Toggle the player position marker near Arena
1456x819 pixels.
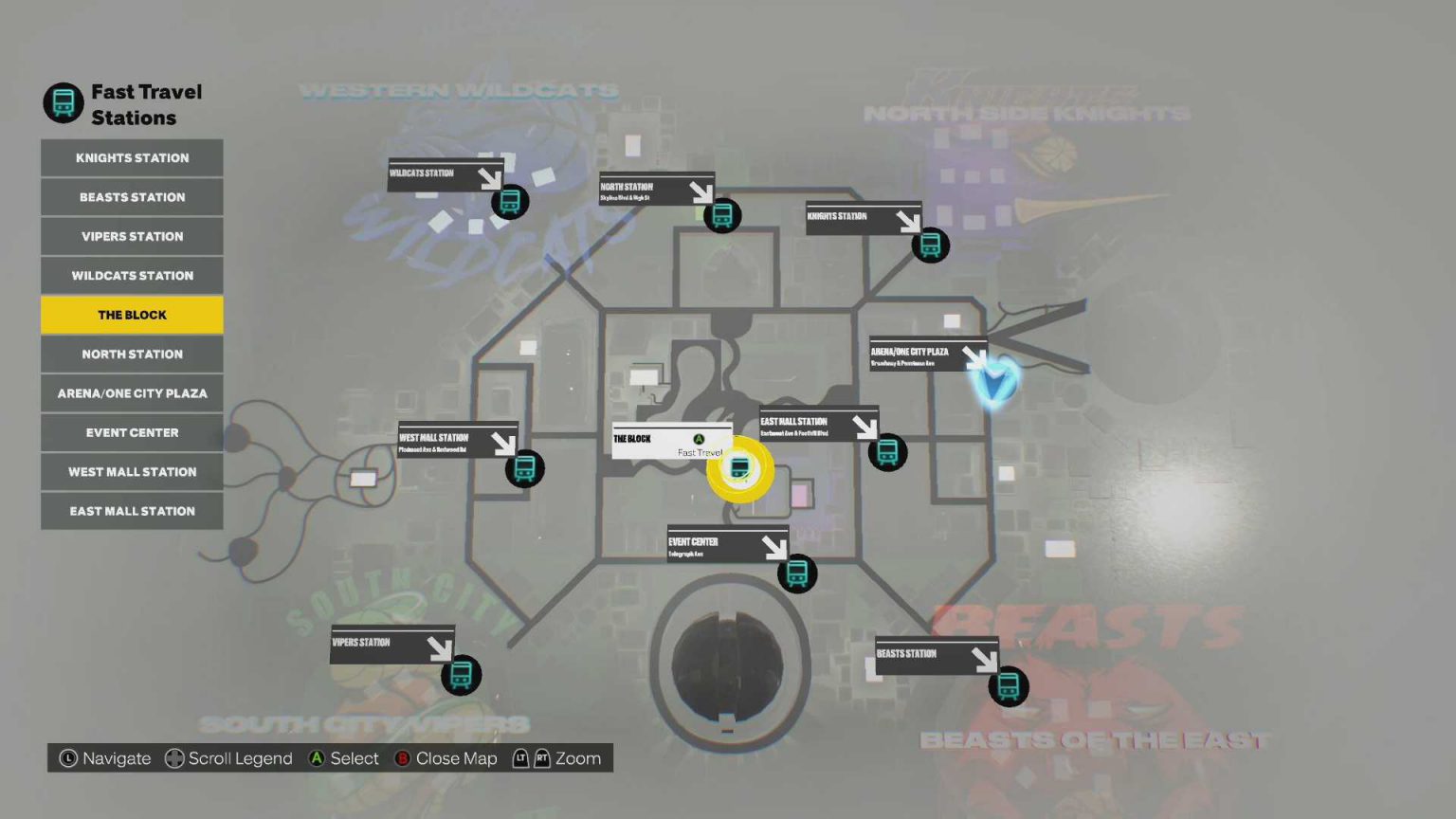(x=993, y=383)
